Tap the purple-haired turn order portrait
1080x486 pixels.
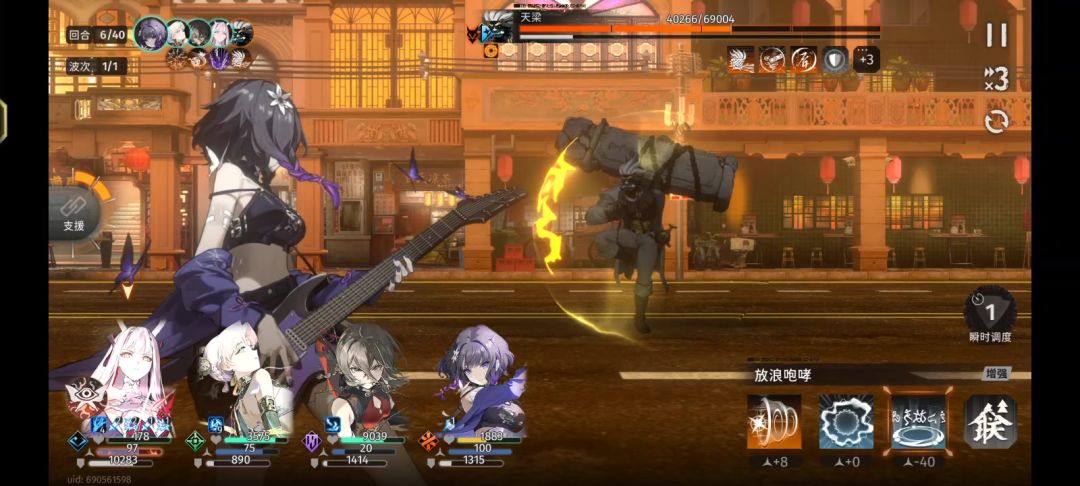click(x=151, y=33)
